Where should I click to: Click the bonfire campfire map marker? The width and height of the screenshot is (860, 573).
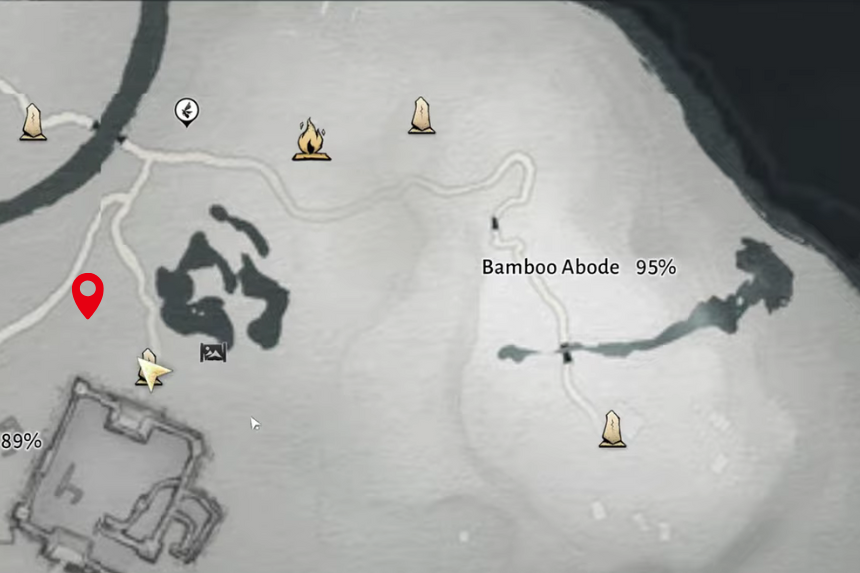[312, 140]
